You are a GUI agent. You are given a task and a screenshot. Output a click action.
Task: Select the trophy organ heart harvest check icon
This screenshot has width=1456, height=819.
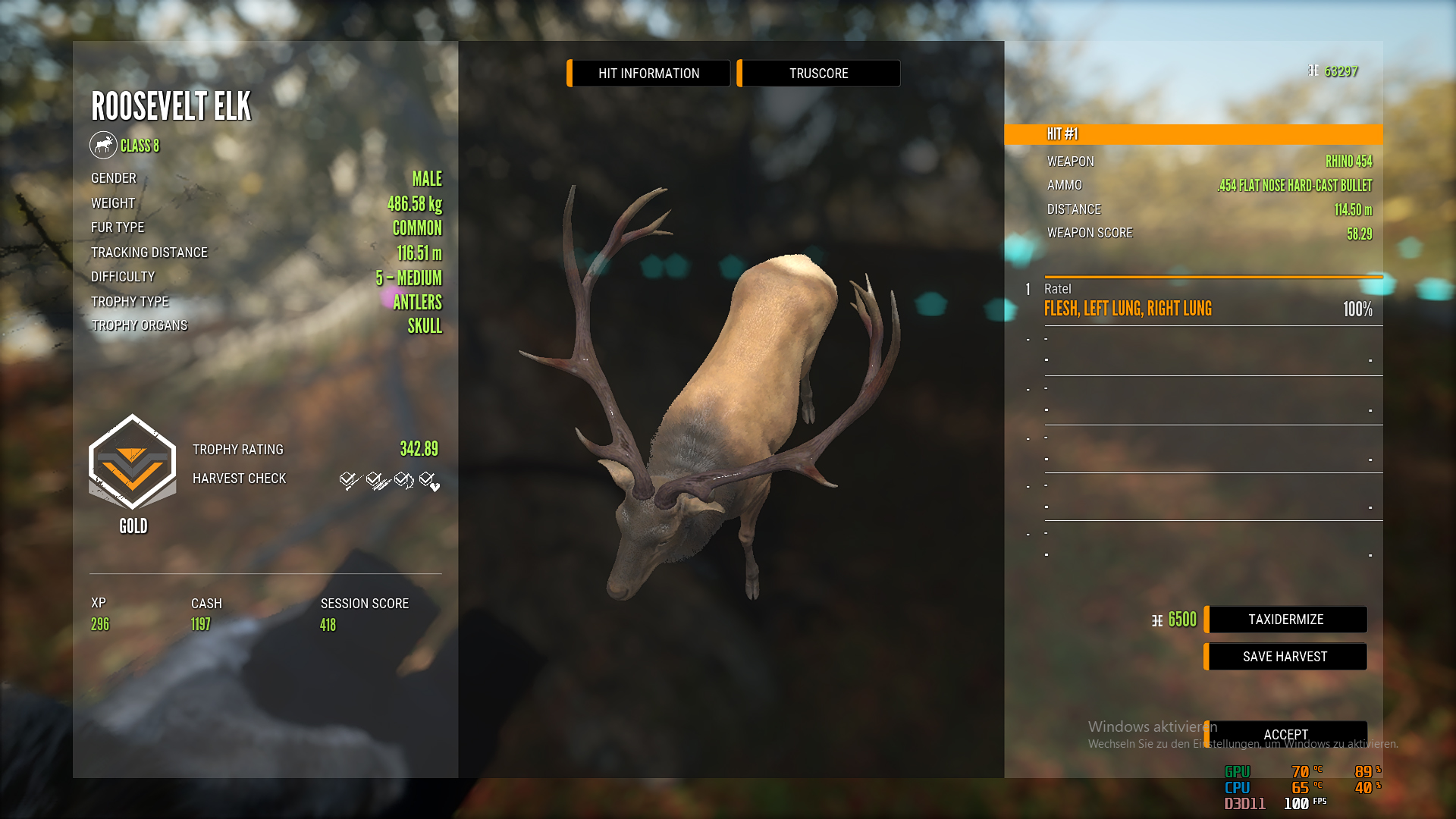[428, 481]
